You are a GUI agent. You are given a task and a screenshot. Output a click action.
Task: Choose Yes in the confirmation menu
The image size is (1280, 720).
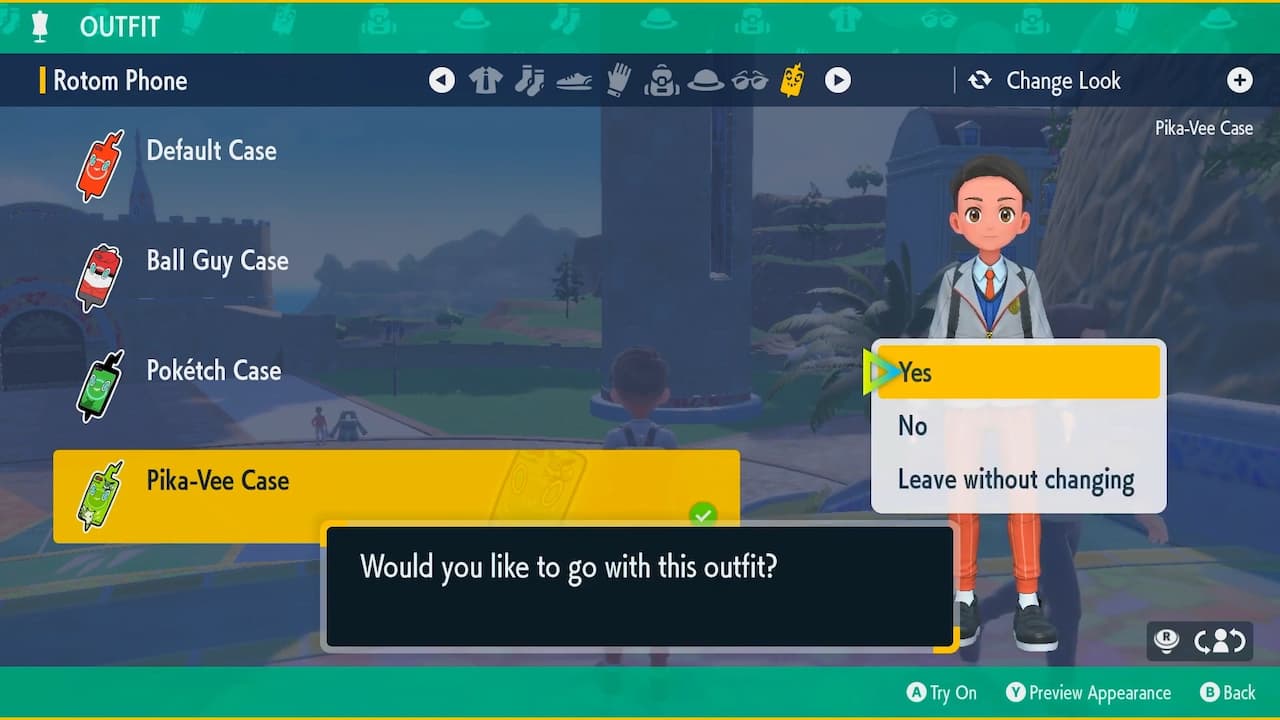coord(1016,372)
